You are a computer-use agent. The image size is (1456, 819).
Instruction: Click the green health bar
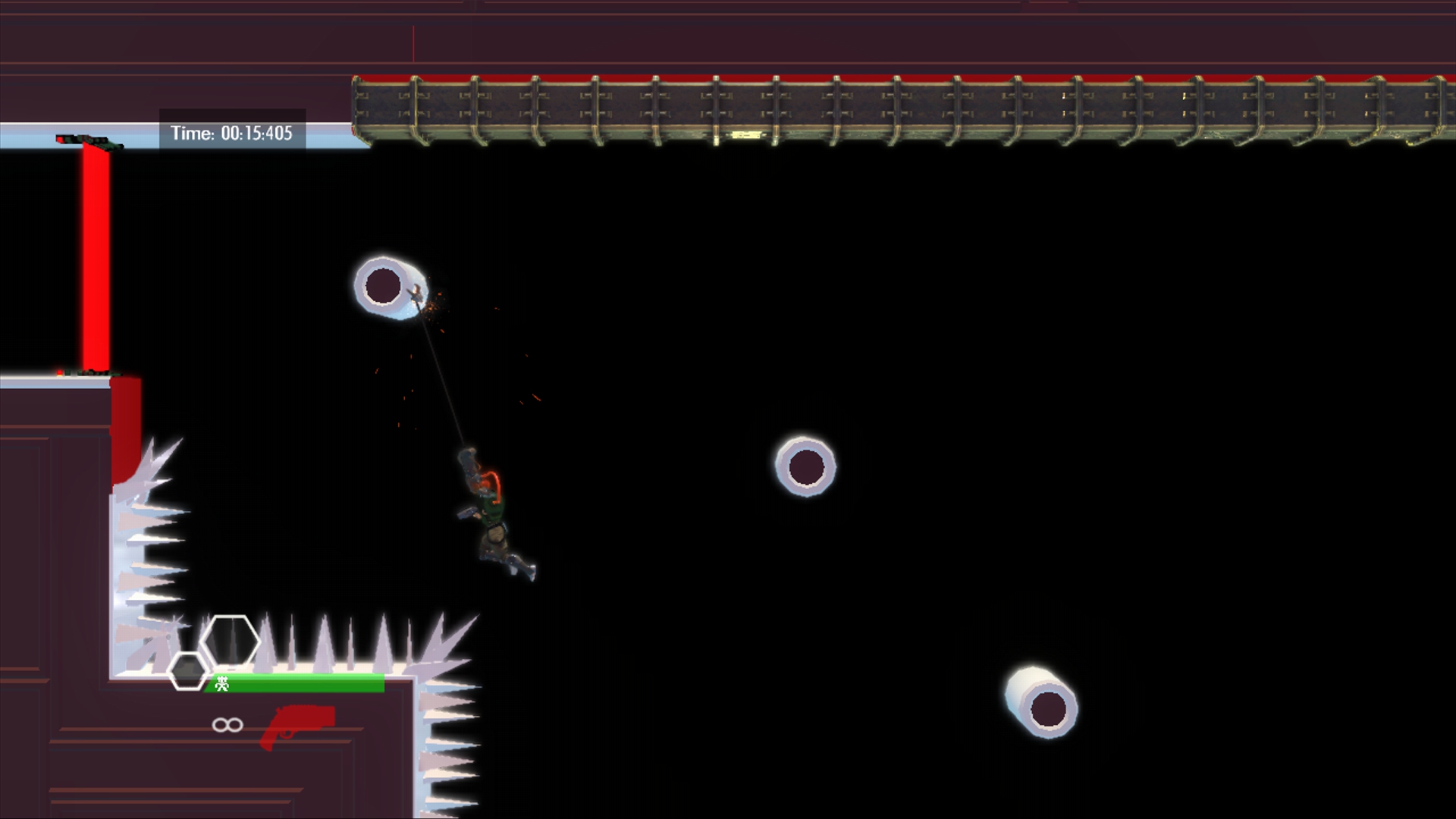pyautogui.click(x=296, y=682)
